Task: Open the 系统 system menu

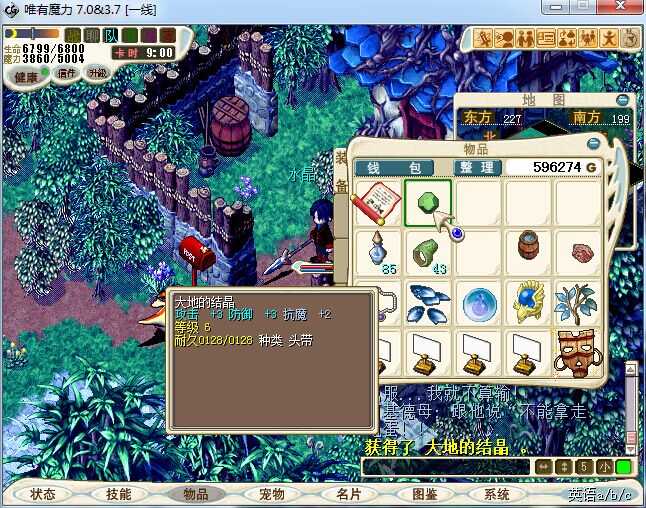Action: [497, 494]
